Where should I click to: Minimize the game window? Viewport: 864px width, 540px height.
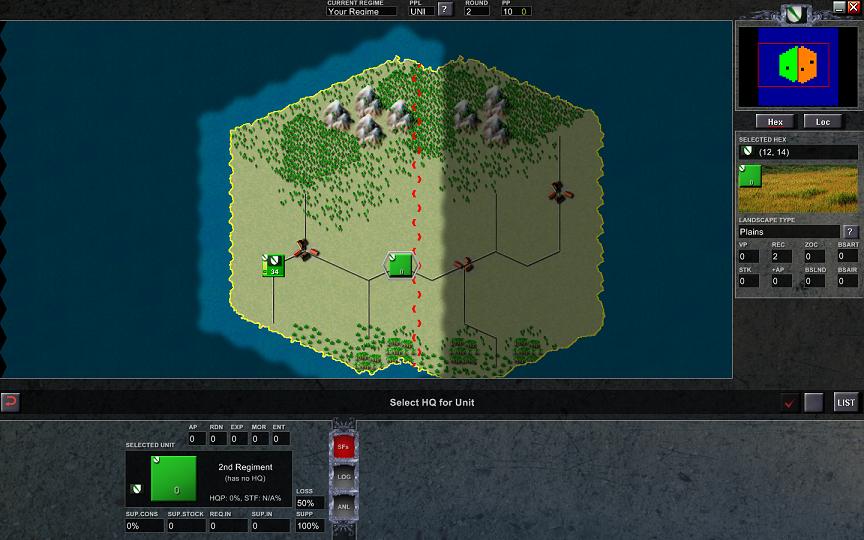click(839, 7)
